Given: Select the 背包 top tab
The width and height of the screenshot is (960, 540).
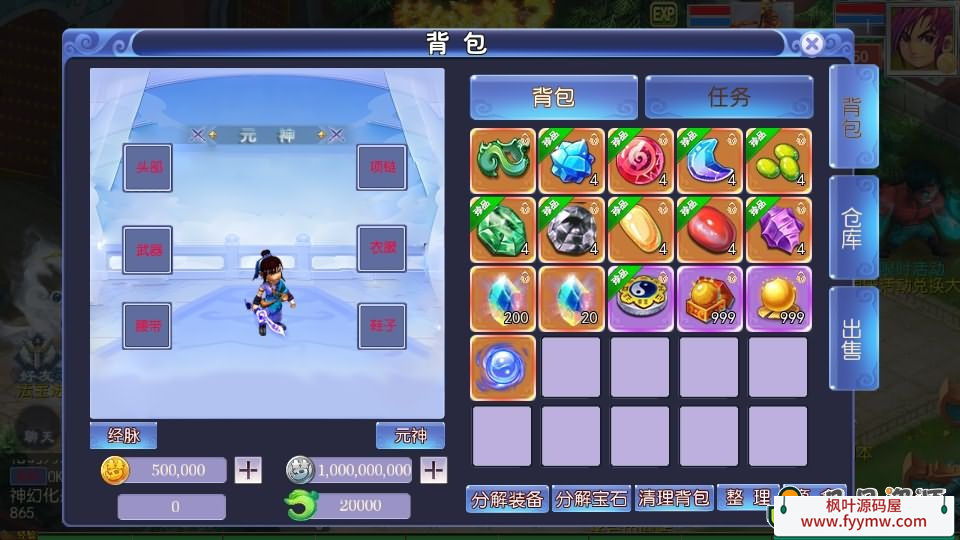Looking at the screenshot, I should pos(553,97).
